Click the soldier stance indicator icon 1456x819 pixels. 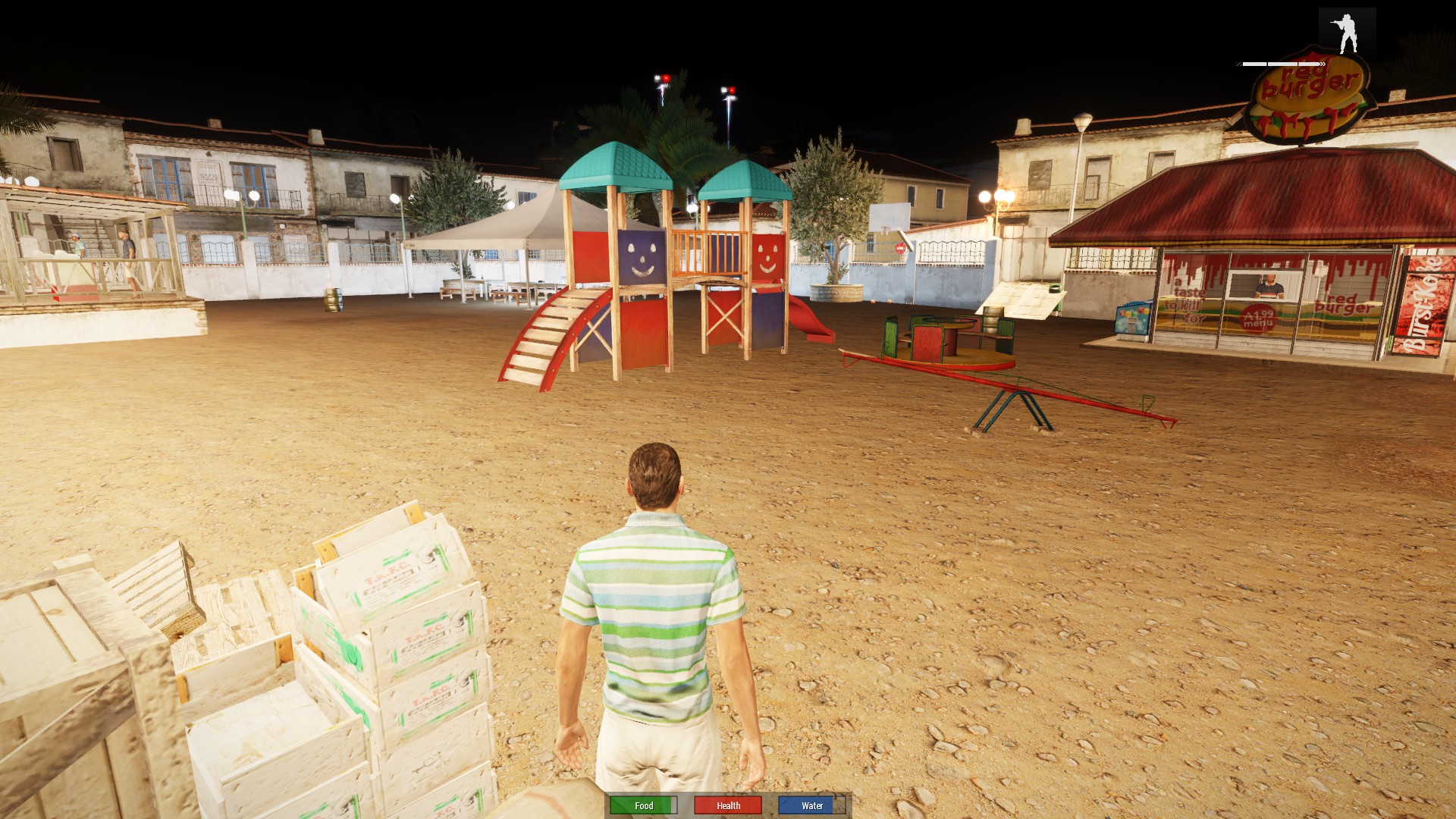tap(1347, 33)
